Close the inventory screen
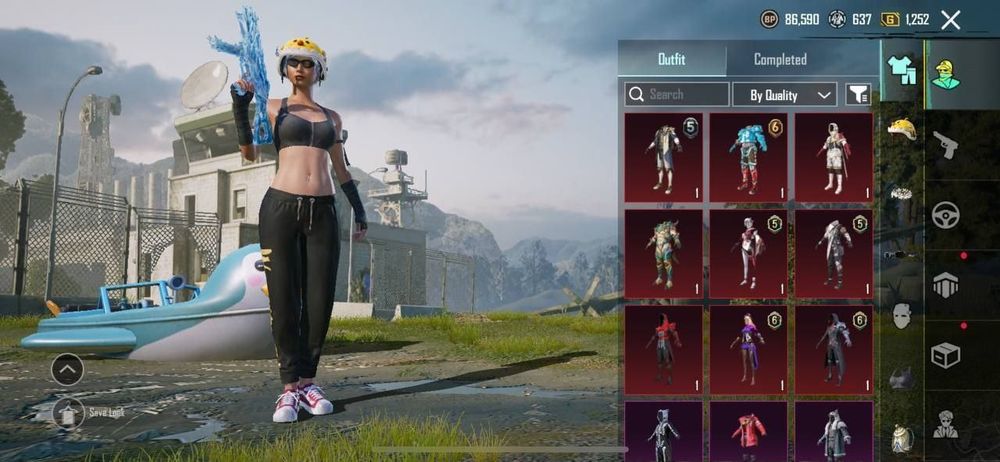This screenshot has height=462, width=1000. point(951,19)
